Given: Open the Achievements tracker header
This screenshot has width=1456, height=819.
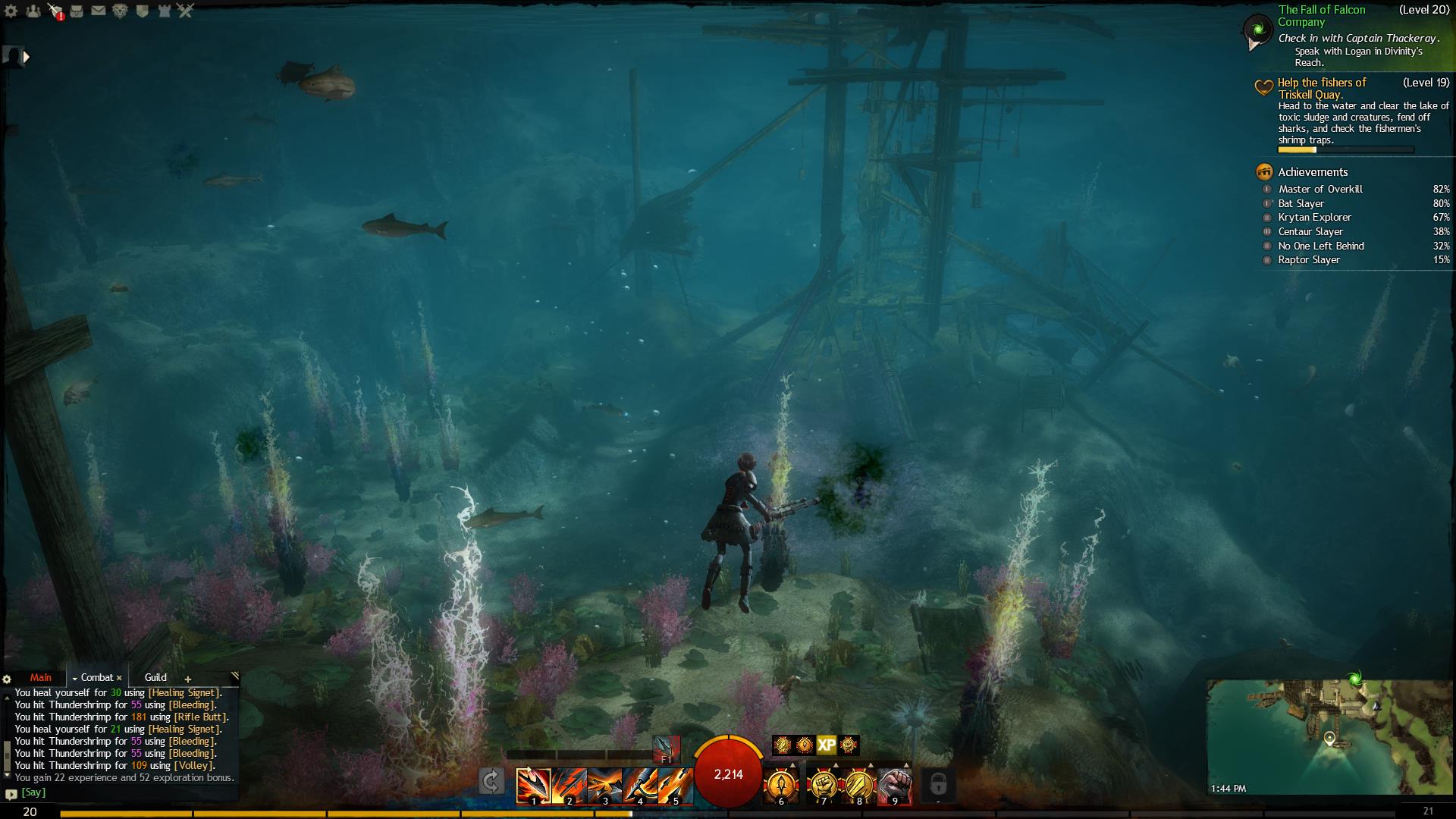Looking at the screenshot, I should coord(1312,172).
